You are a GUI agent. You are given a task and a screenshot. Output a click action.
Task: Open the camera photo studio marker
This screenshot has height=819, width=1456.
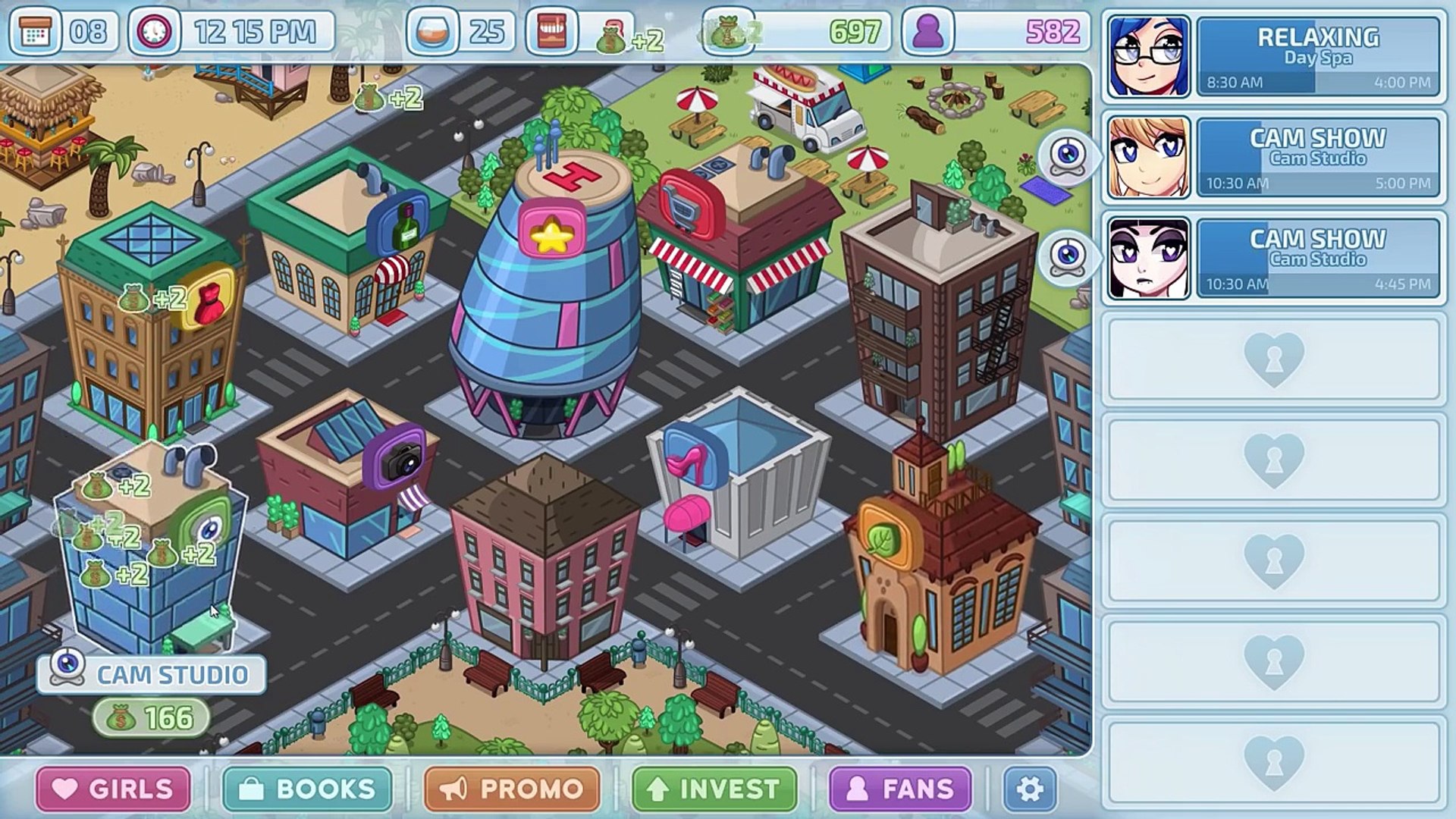pos(397,458)
